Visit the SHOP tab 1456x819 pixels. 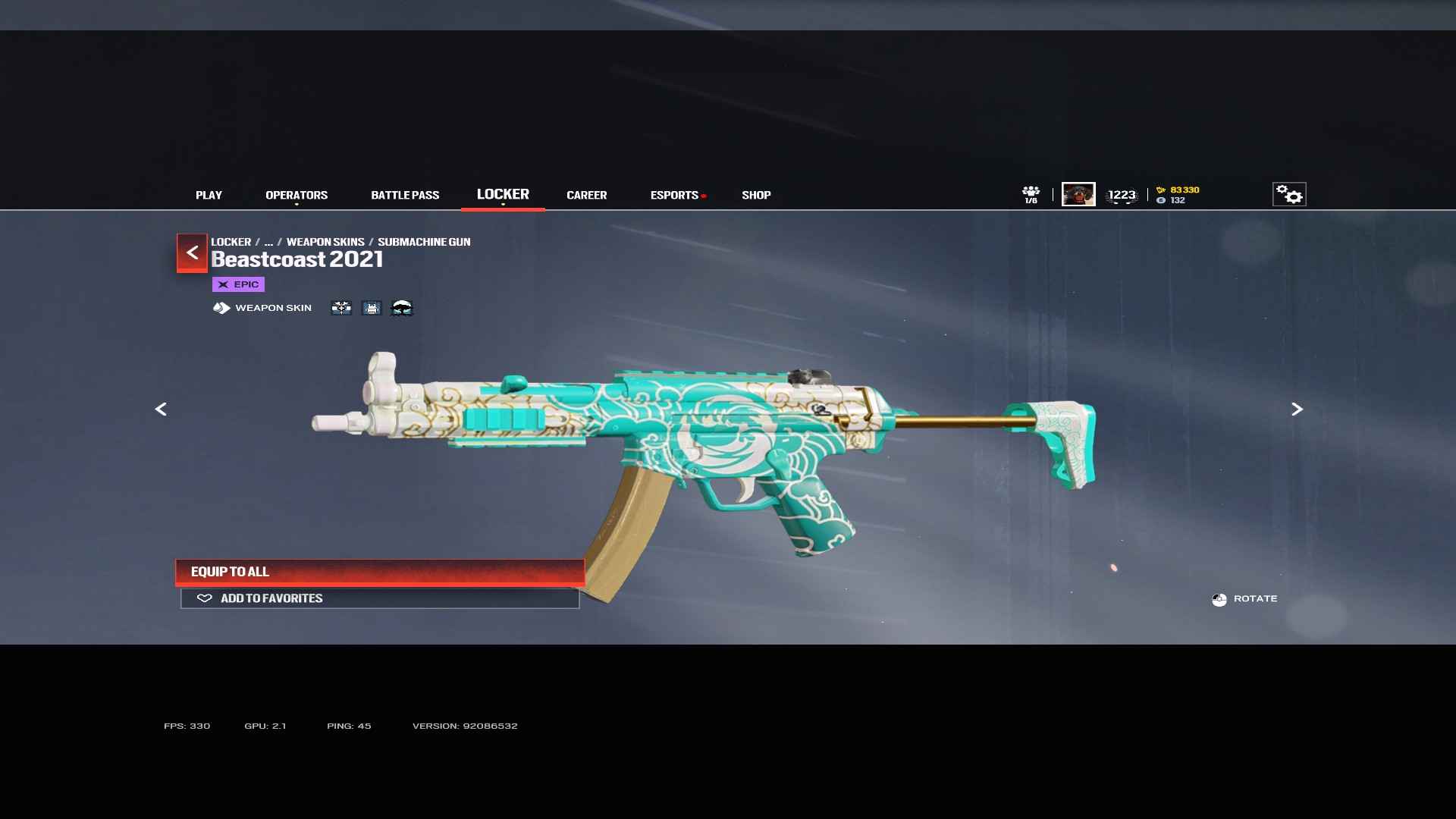(756, 195)
